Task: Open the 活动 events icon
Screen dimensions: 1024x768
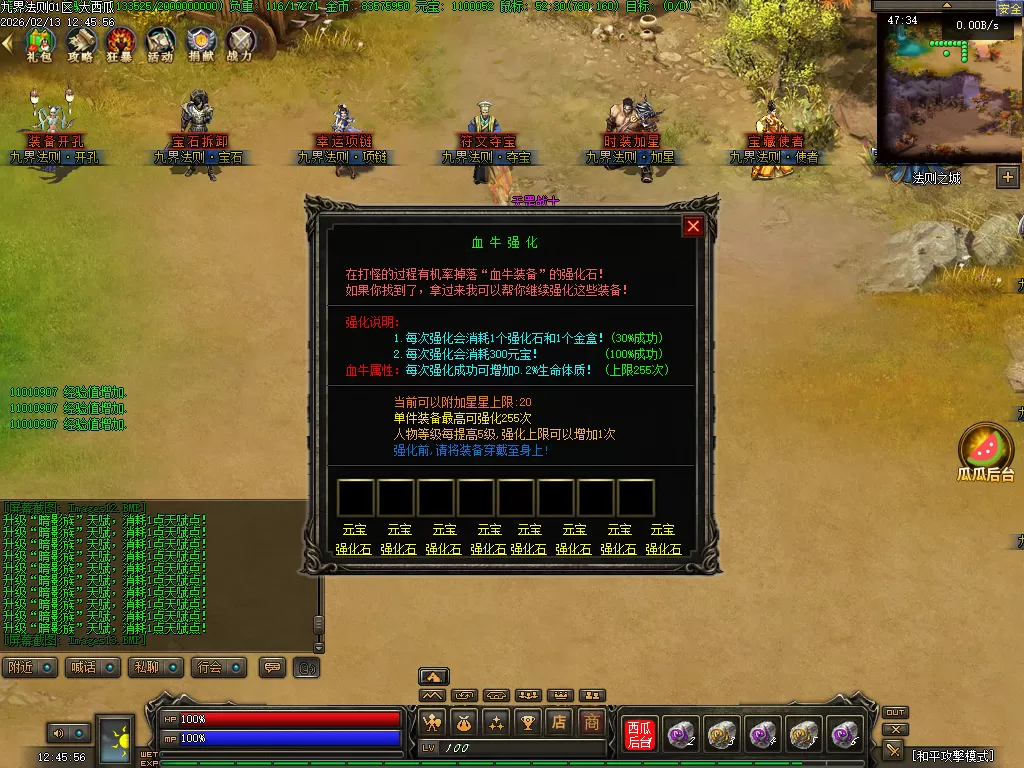Action: click(x=160, y=44)
